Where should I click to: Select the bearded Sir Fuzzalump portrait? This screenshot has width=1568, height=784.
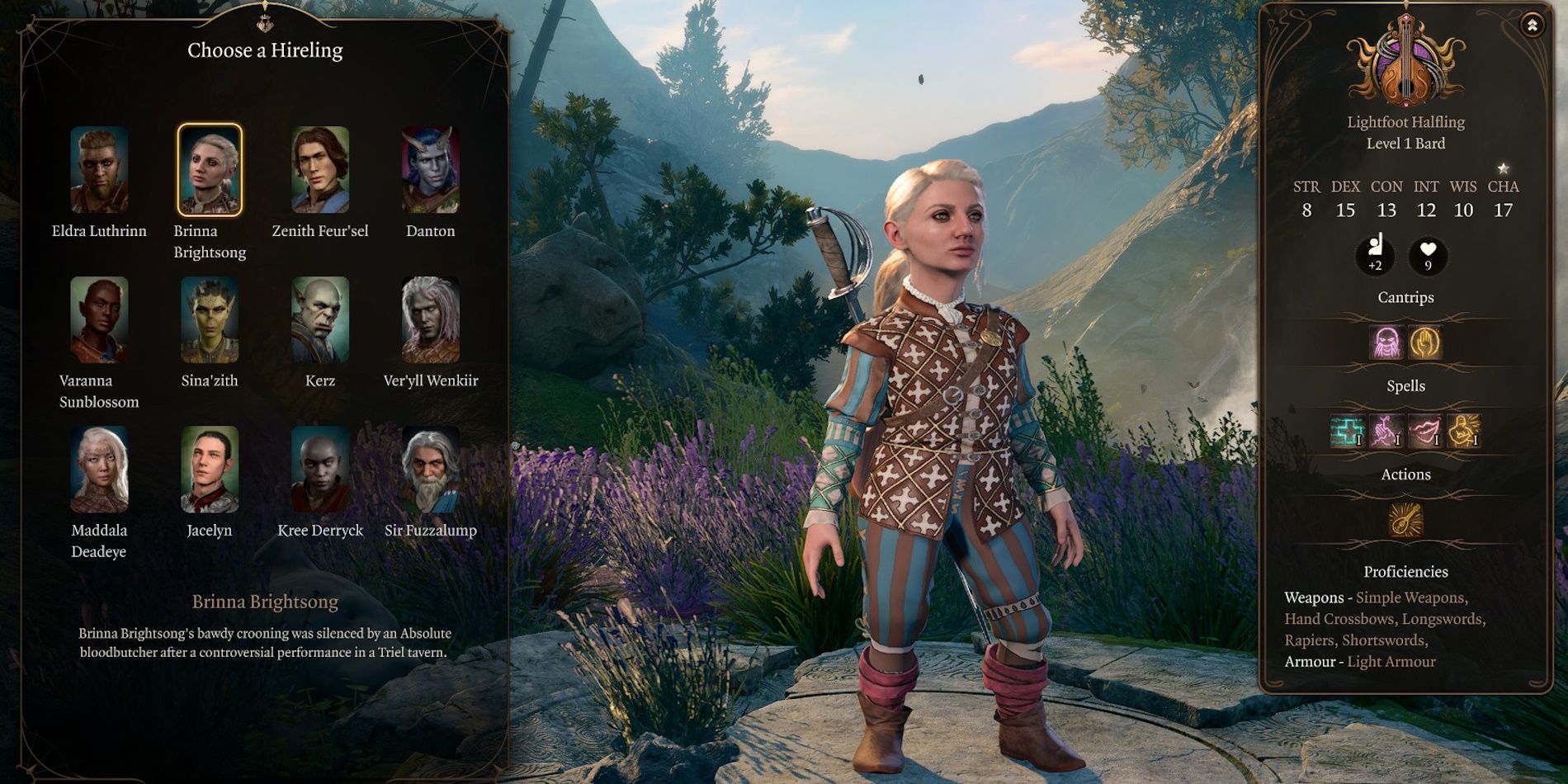[430, 470]
